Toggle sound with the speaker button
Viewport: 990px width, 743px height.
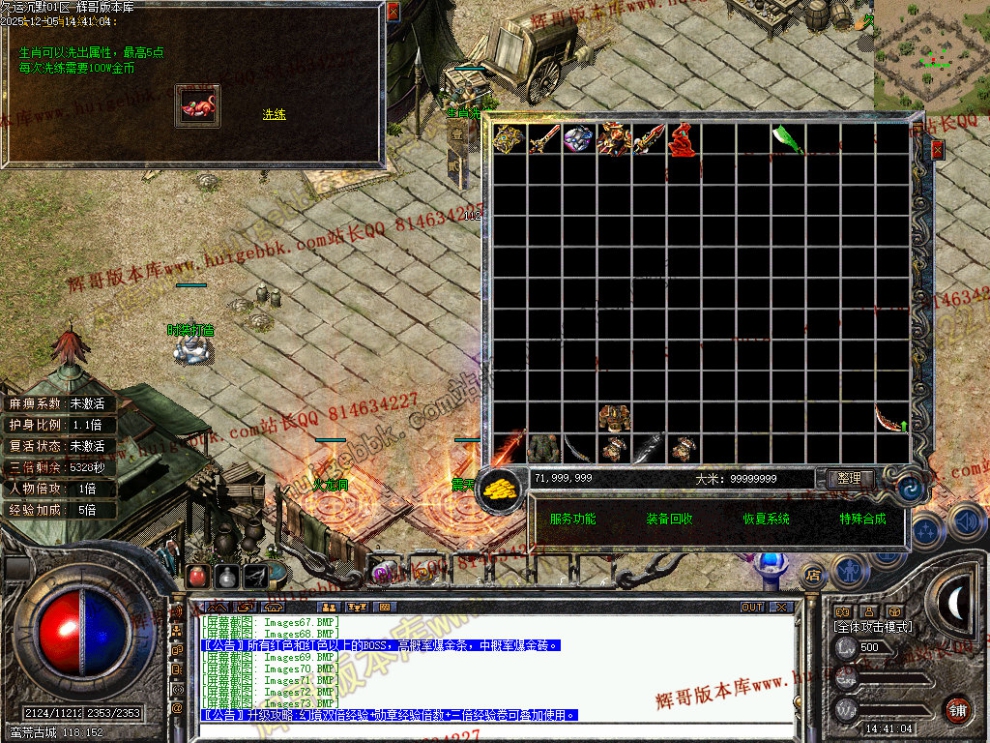pos(965,521)
